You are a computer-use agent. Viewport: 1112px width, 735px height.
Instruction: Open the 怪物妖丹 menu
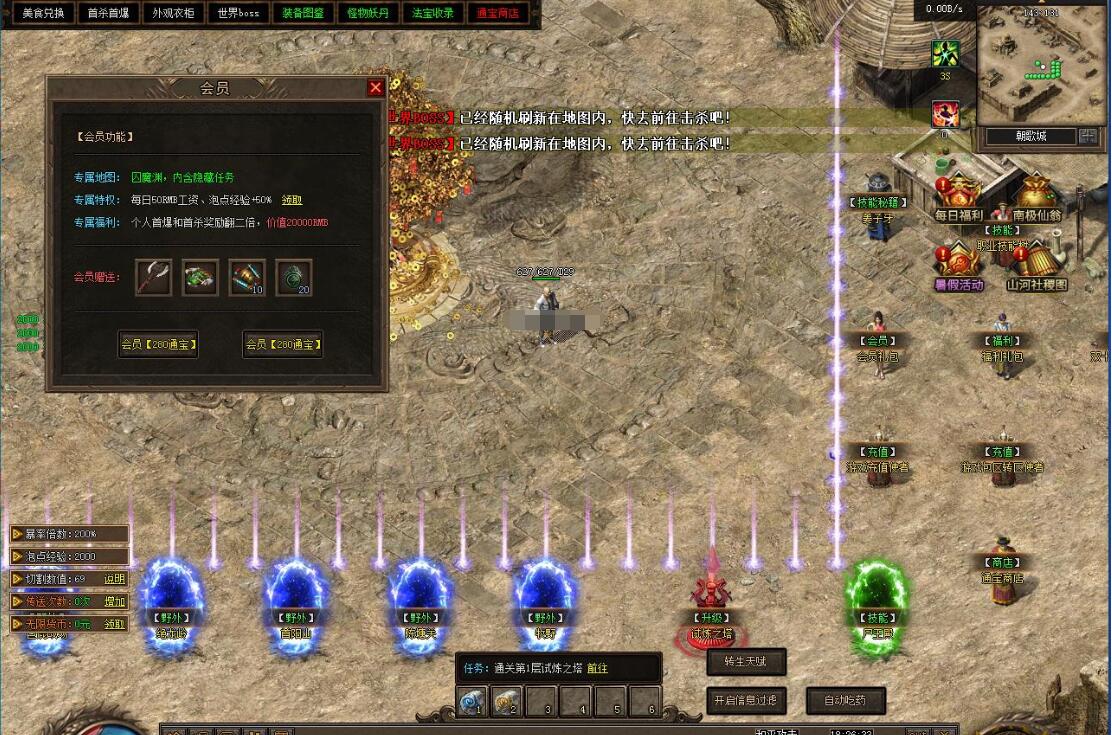pyautogui.click(x=368, y=13)
